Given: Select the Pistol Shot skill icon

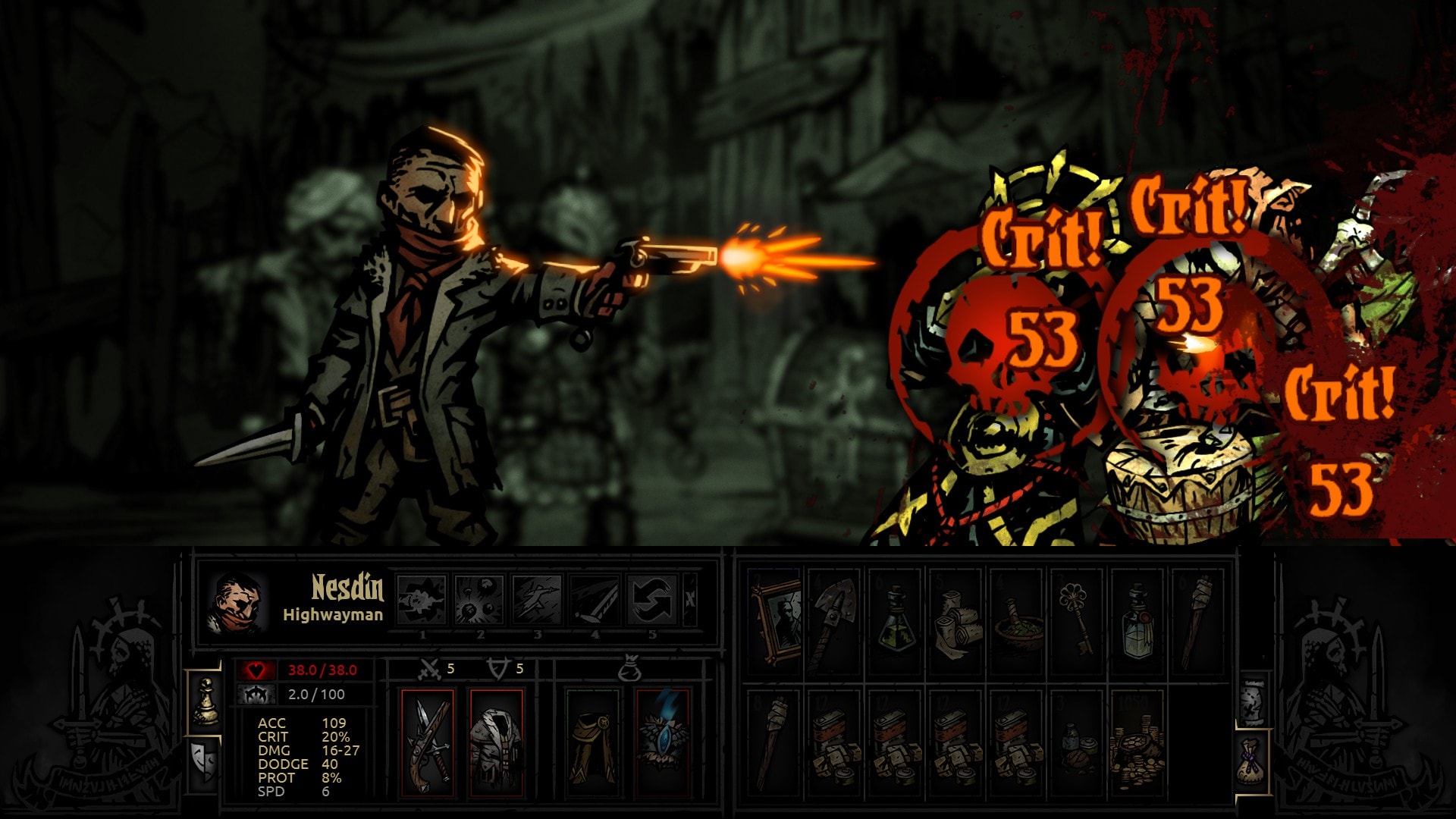Looking at the screenshot, I should tap(422, 599).
